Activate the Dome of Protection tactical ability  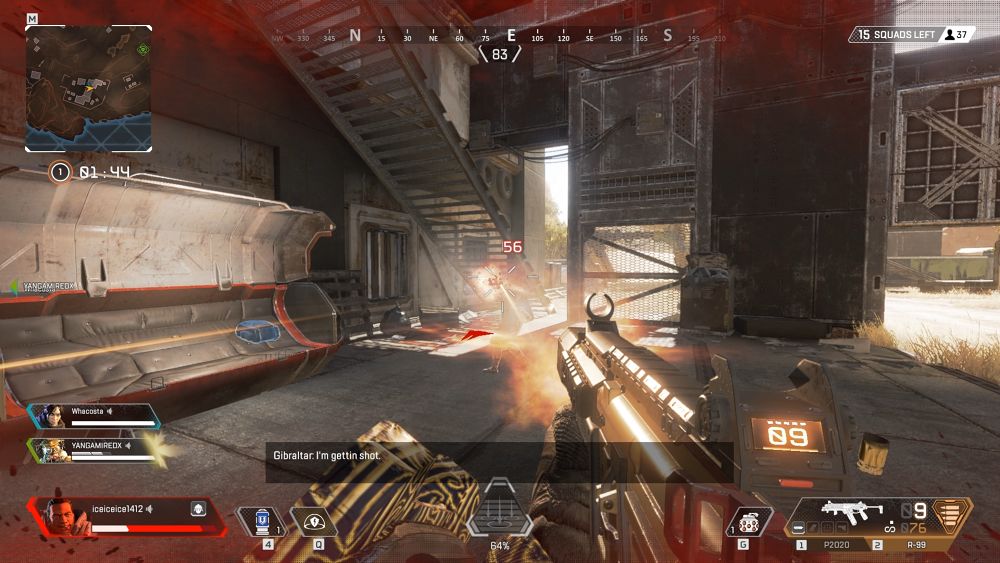pyautogui.click(x=313, y=520)
